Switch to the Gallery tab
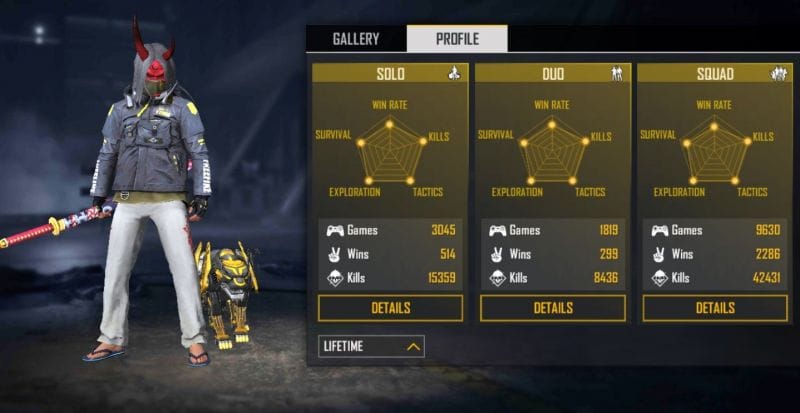 356,39
